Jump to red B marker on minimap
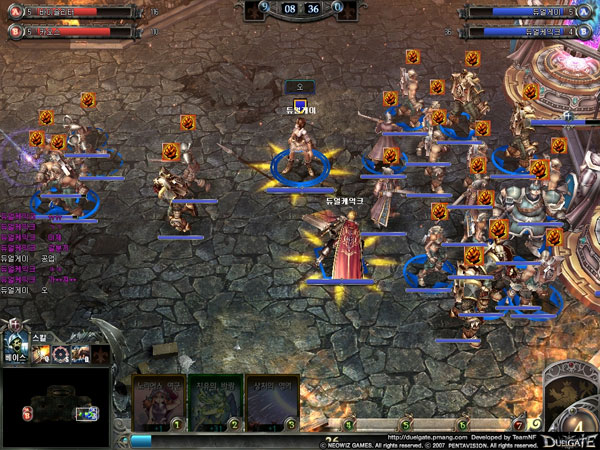Image resolution: width=600 pixels, height=450 pixels. click(27, 413)
